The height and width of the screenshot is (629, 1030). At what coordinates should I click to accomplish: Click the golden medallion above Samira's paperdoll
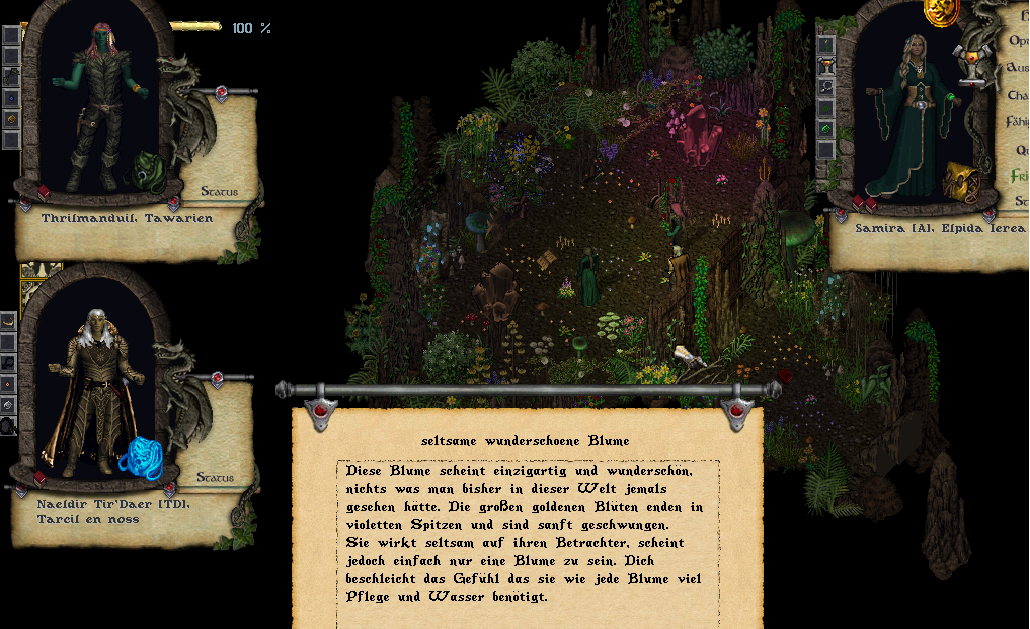tap(940, 12)
